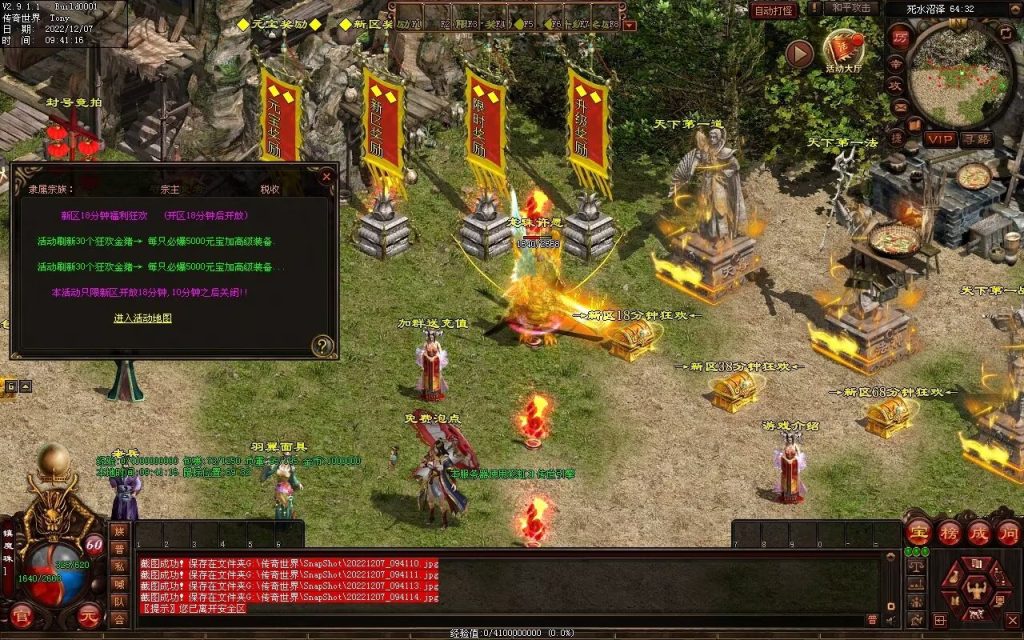The width and height of the screenshot is (1024, 640).
Task: Toggle the 自动打怪 auto-fight button
Action: [x=773, y=10]
